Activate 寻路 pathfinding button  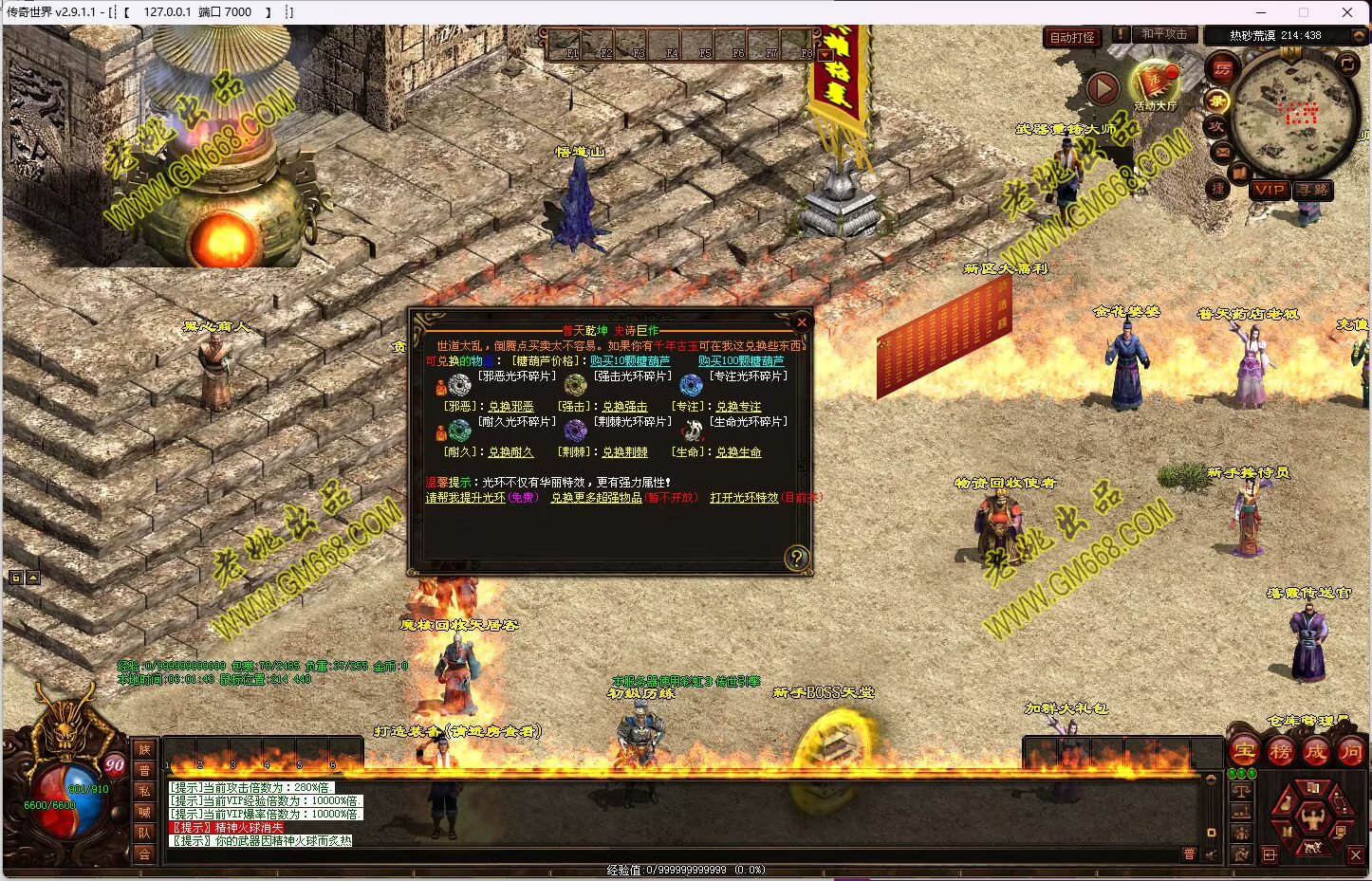coord(1313,190)
